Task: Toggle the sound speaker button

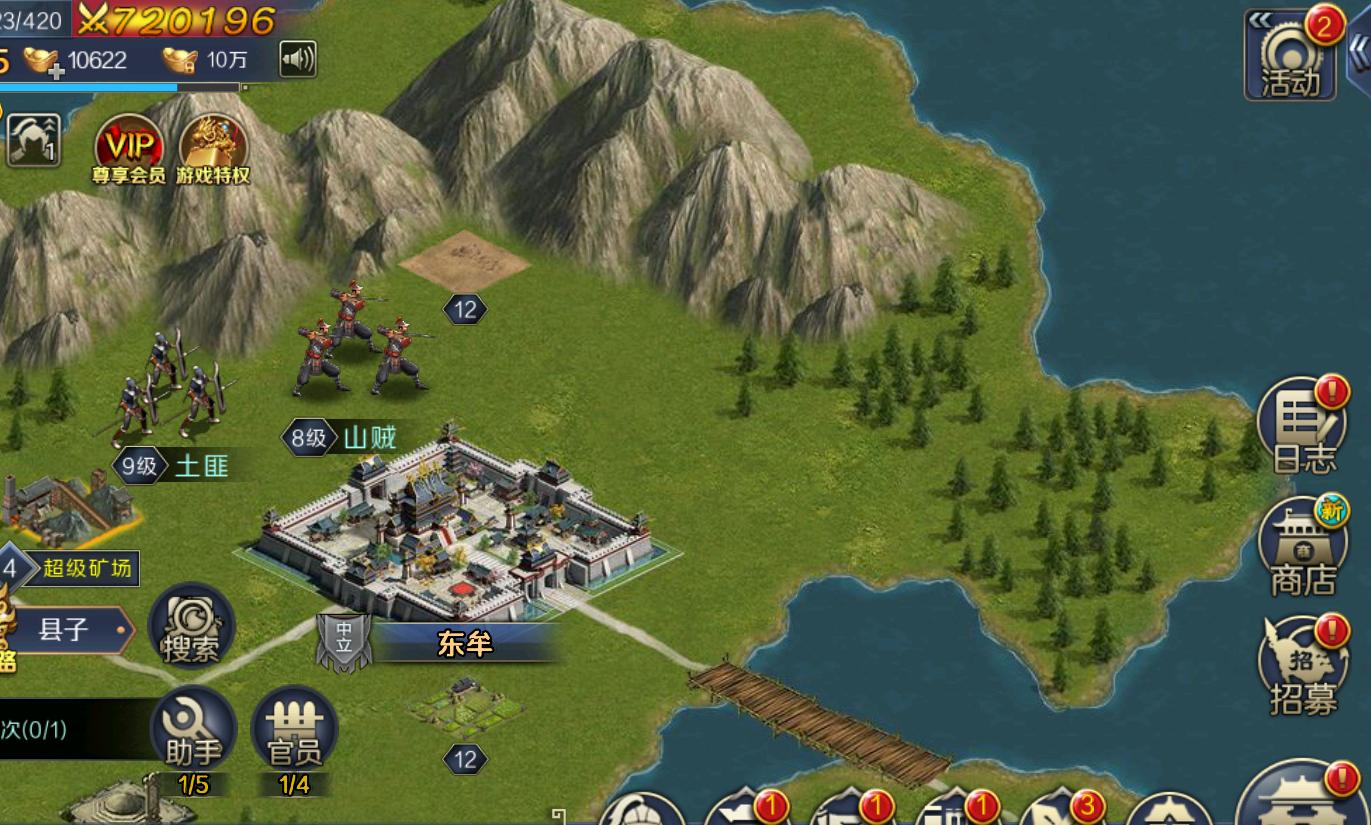Action: tap(297, 59)
